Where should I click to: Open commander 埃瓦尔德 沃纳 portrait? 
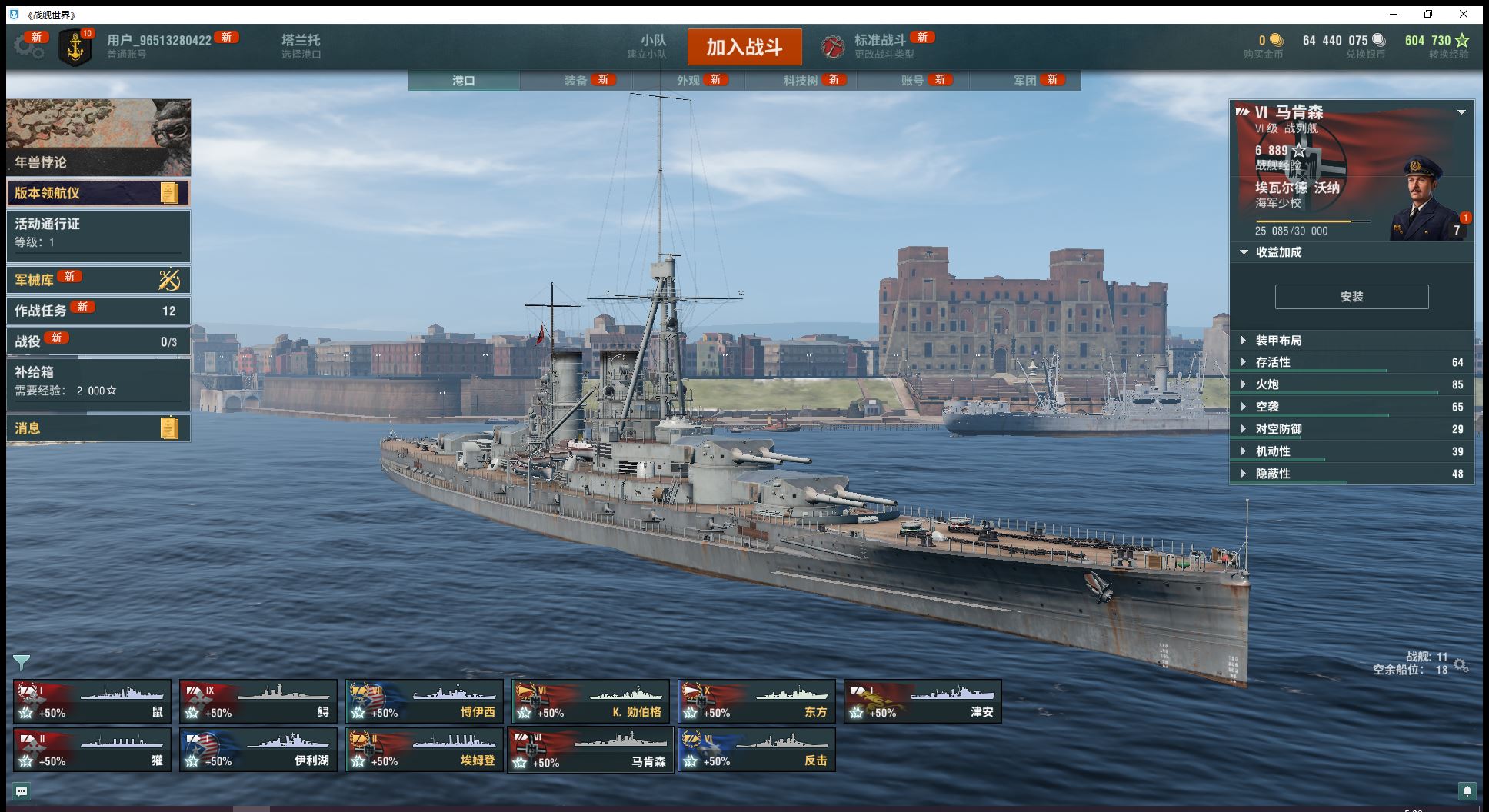1426,200
